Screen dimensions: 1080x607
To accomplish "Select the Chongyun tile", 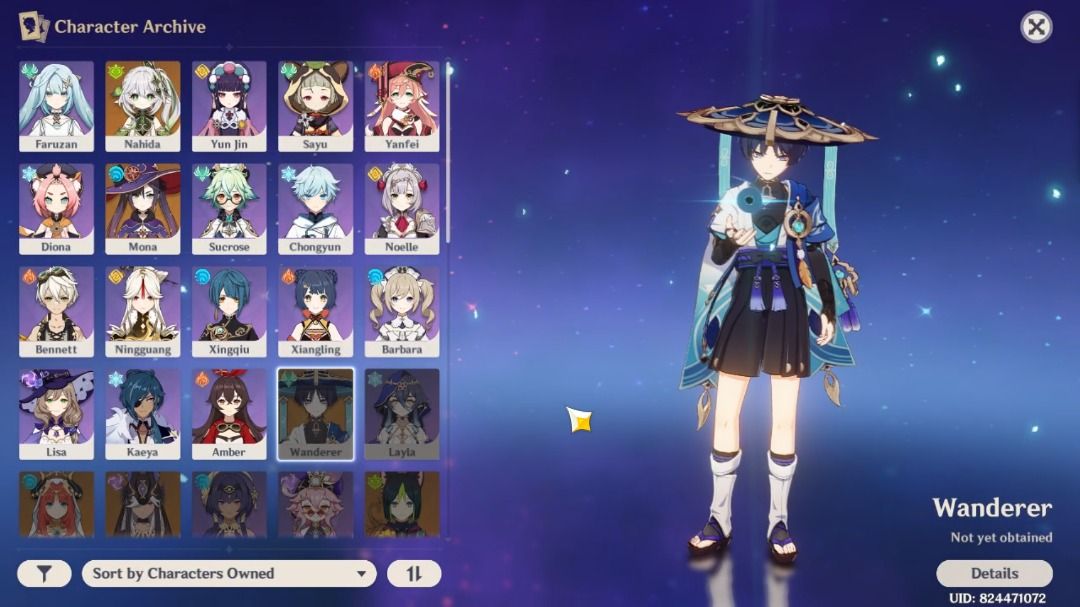I will click(315, 208).
